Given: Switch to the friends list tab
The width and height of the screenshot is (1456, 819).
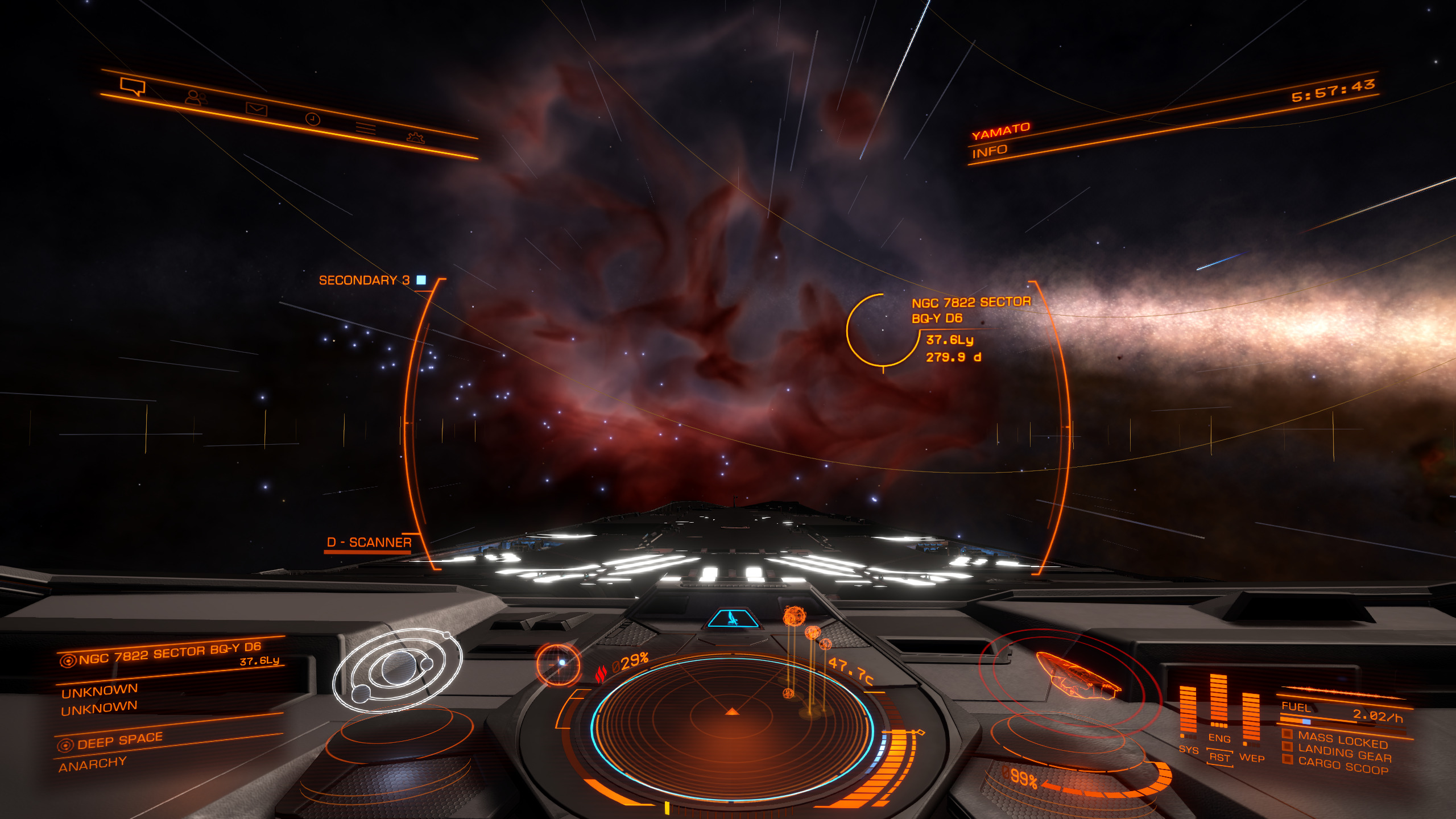Looking at the screenshot, I should (x=195, y=98).
